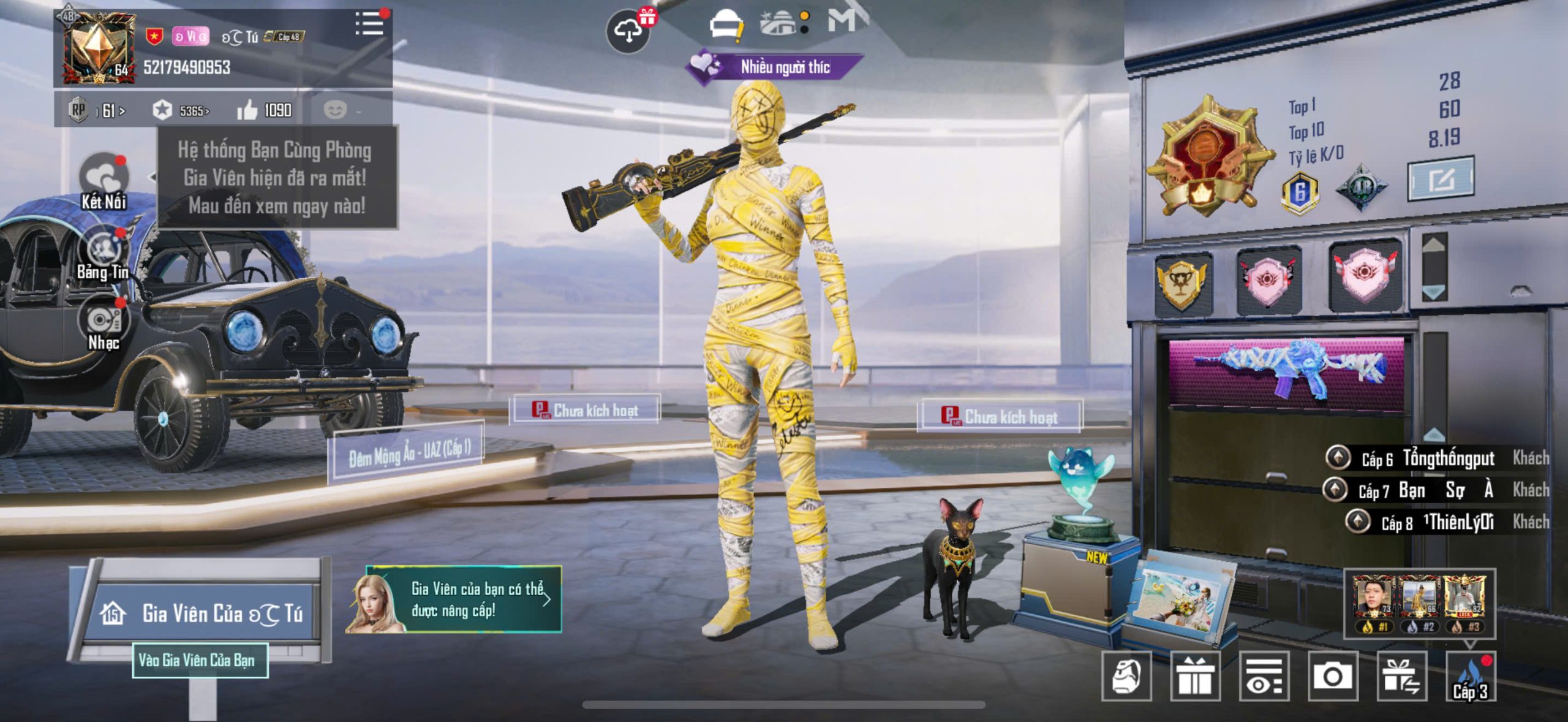Click the cloud download icon with gift
The image size is (1568, 722).
coord(629,30)
